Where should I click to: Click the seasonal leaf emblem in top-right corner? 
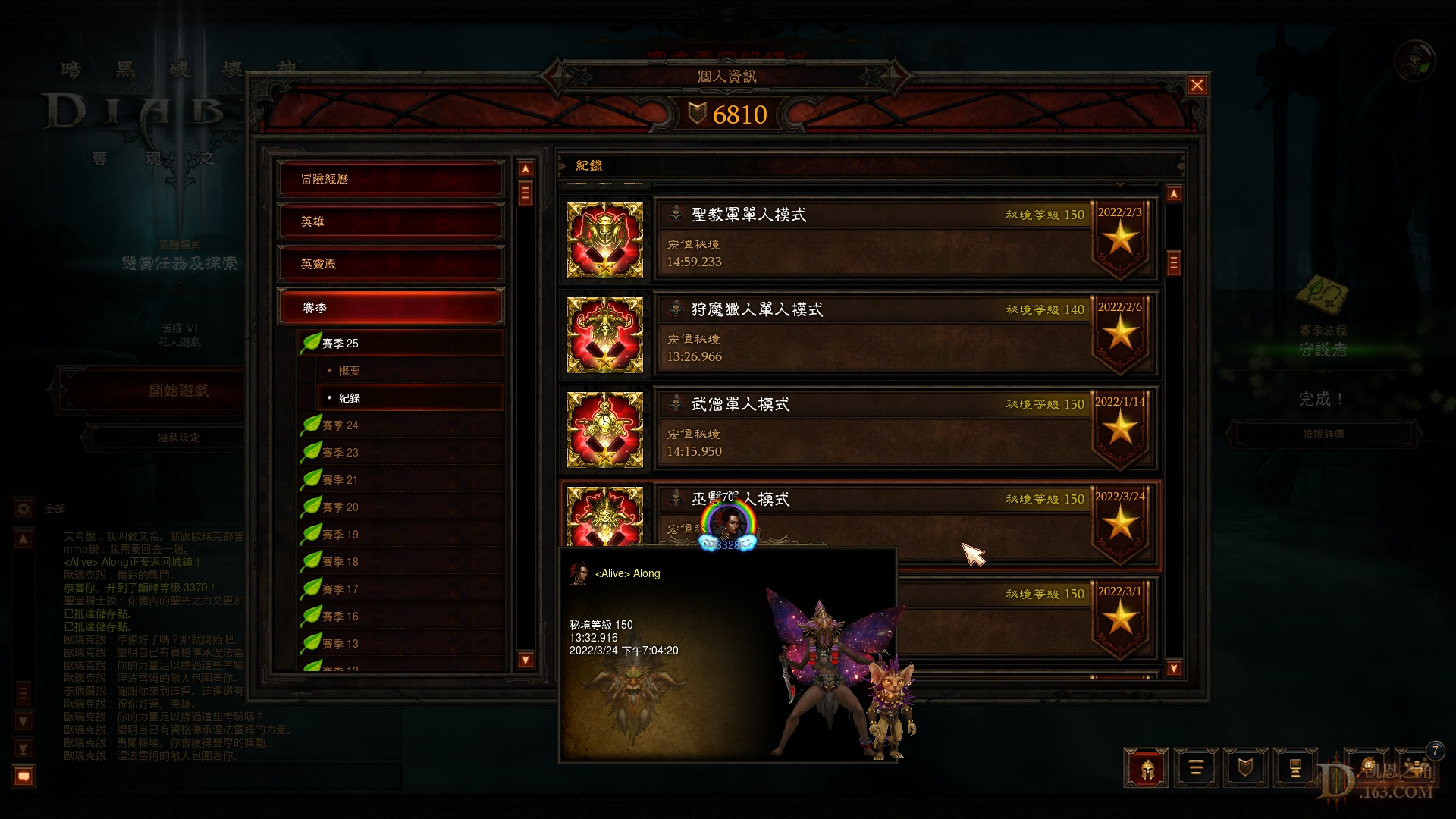(x=1414, y=61)
